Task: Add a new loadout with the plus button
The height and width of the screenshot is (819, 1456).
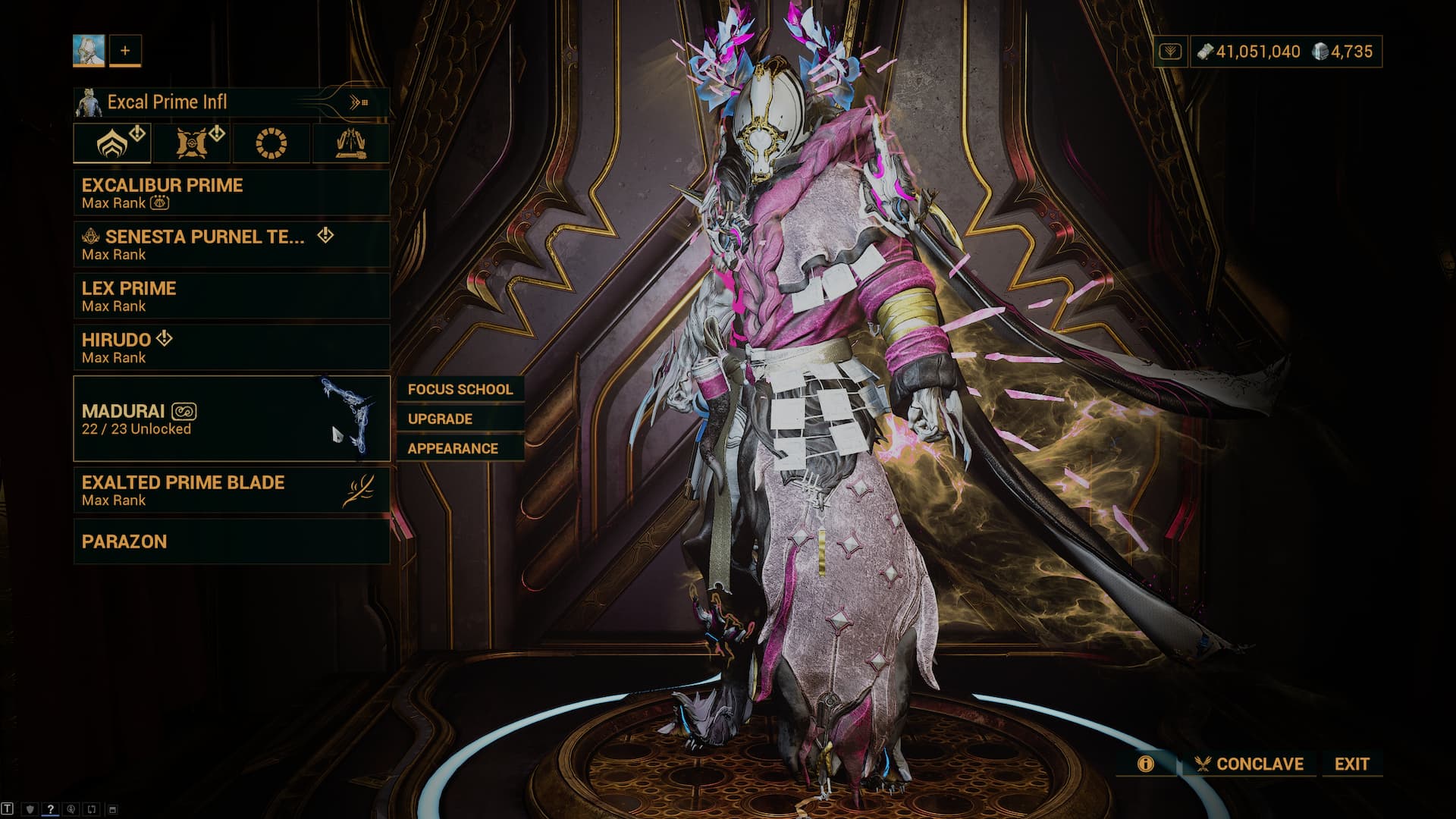Action: click(x=125, y=51)
